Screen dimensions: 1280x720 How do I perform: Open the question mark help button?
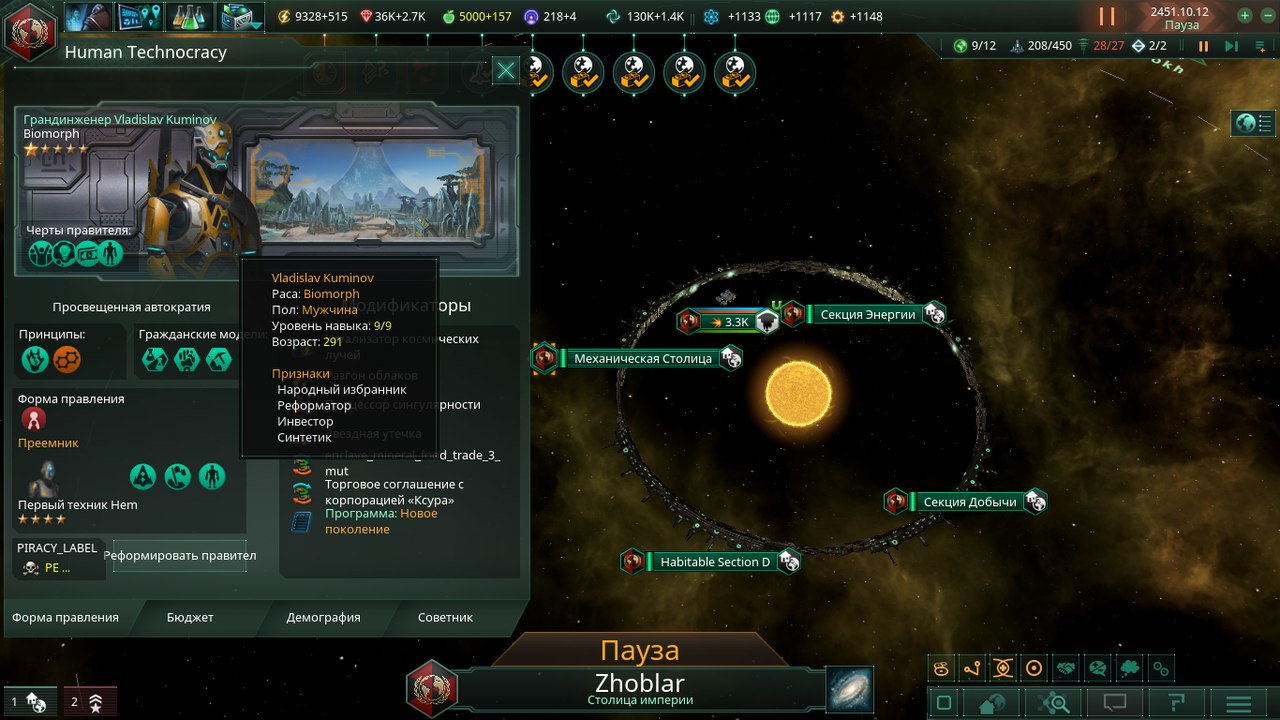[x=1177, y=703]
